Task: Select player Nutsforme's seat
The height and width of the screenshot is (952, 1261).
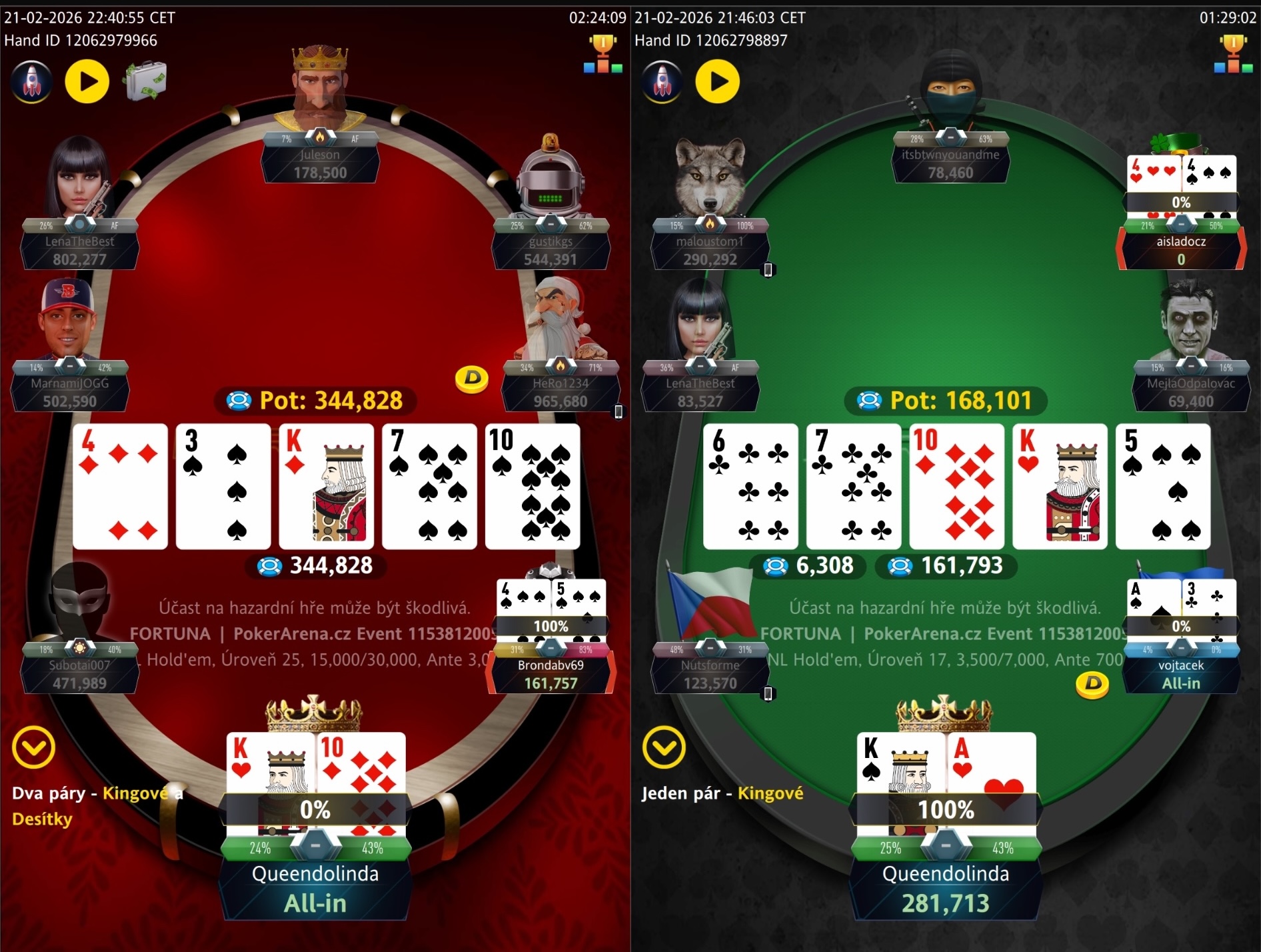Action: click(710, 673)
